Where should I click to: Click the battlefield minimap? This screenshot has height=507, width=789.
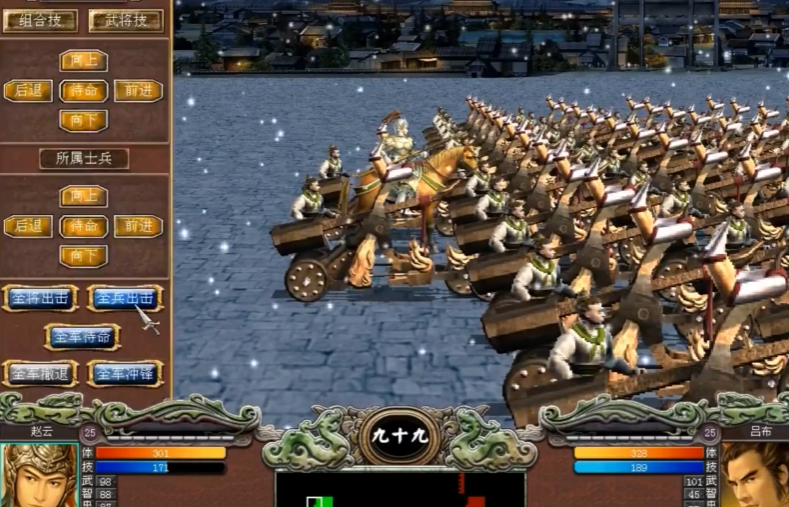(400, 489)
